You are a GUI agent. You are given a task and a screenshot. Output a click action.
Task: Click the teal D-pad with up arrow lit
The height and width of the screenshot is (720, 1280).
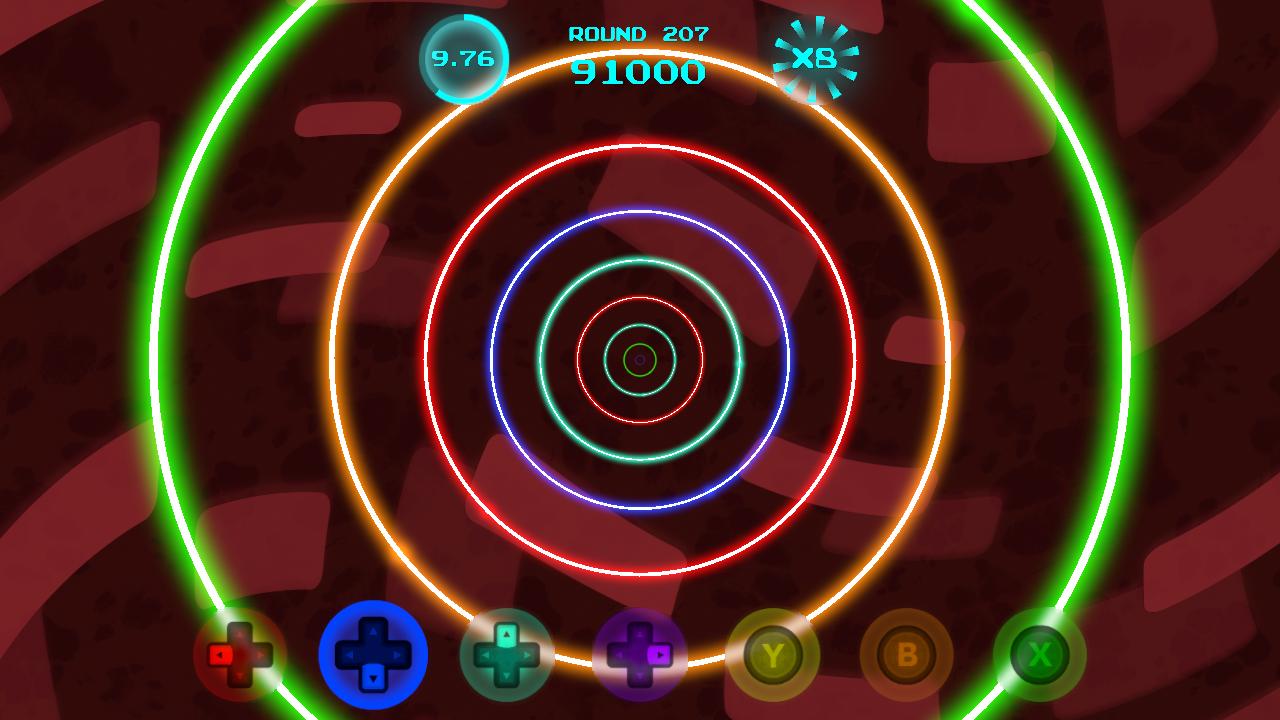pos(508,654)
